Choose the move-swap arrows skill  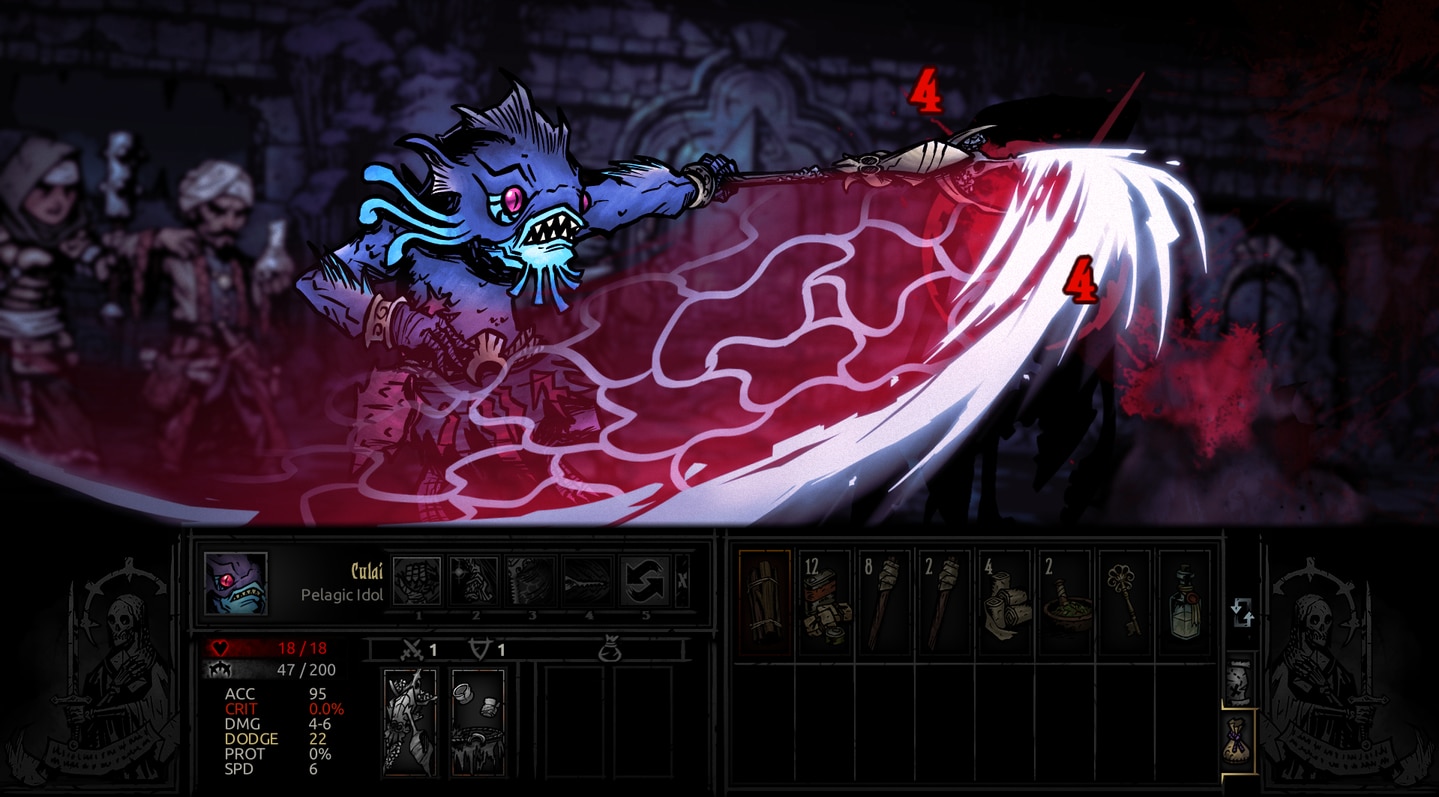click(645, 581)
